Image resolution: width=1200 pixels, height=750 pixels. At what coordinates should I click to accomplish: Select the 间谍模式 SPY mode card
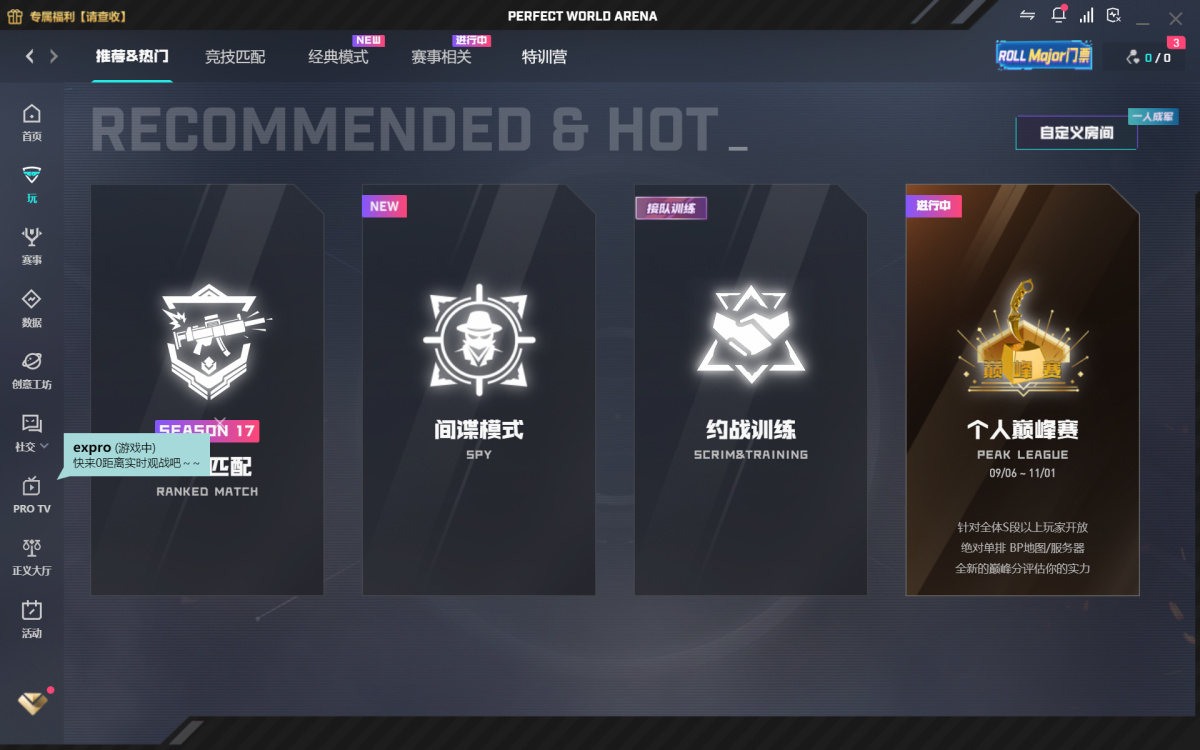[x=479, y=390]
